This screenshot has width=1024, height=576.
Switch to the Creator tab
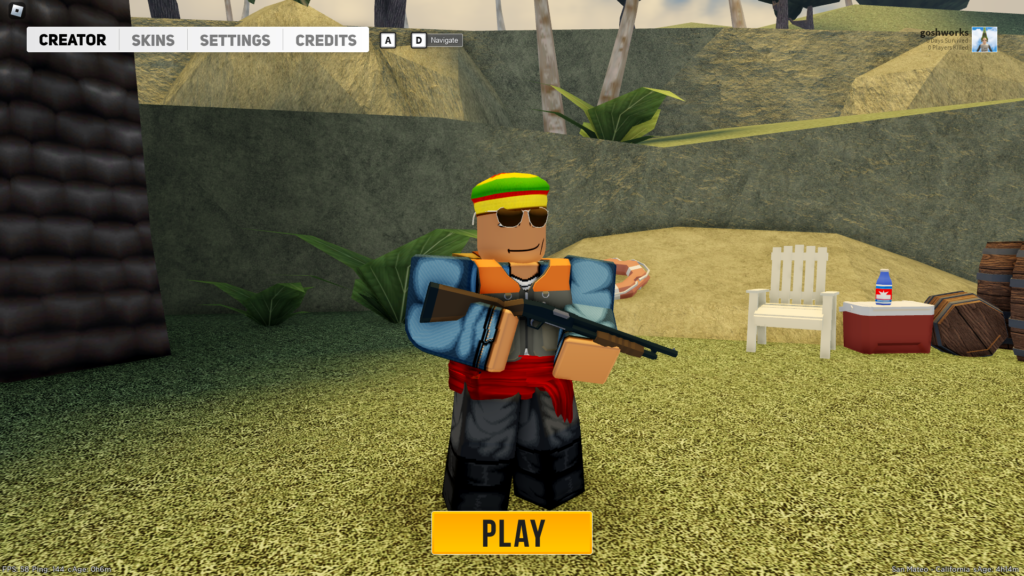click(x=72, y=40)
